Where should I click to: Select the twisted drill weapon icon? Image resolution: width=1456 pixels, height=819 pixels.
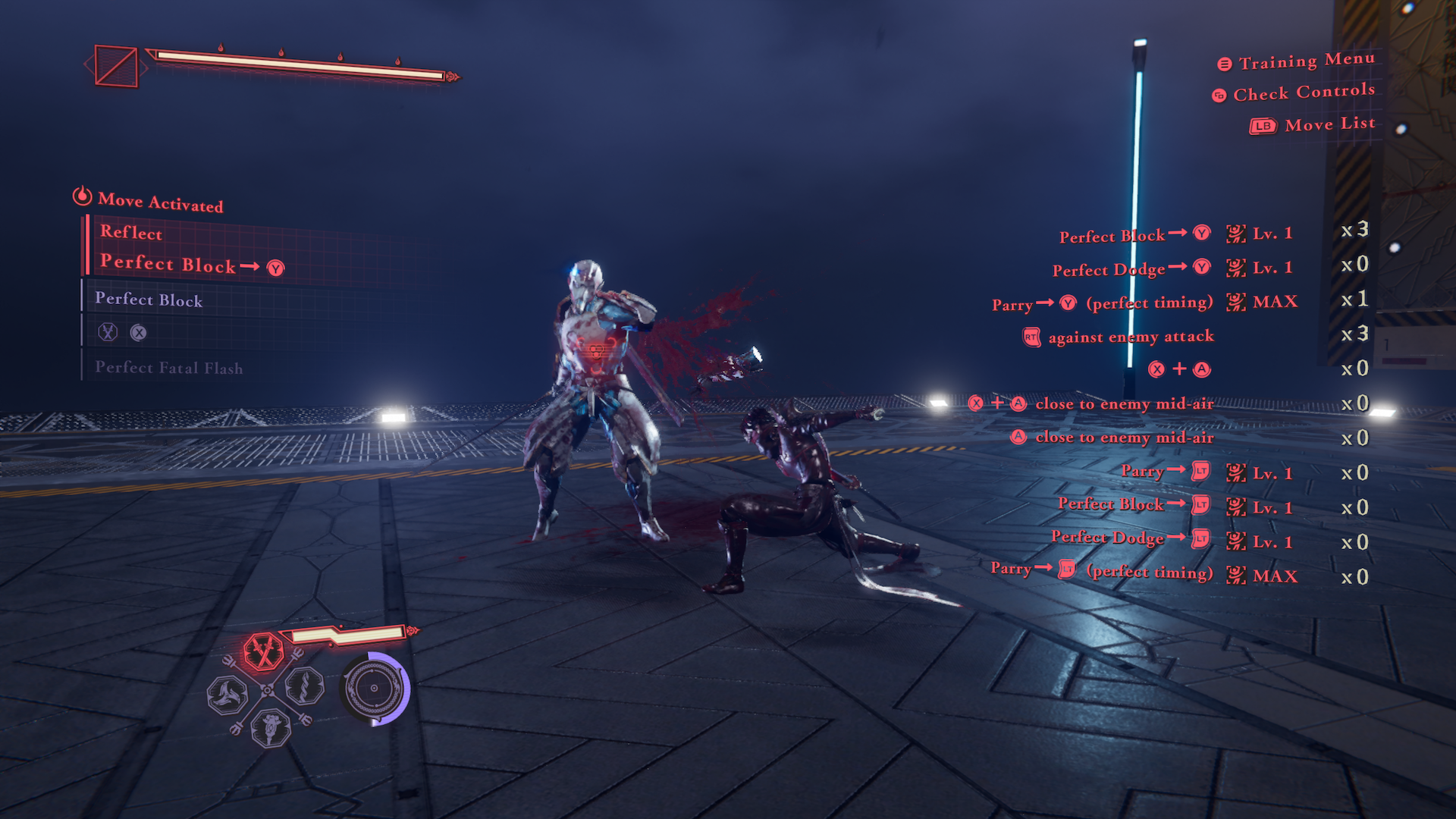[305, 688]
